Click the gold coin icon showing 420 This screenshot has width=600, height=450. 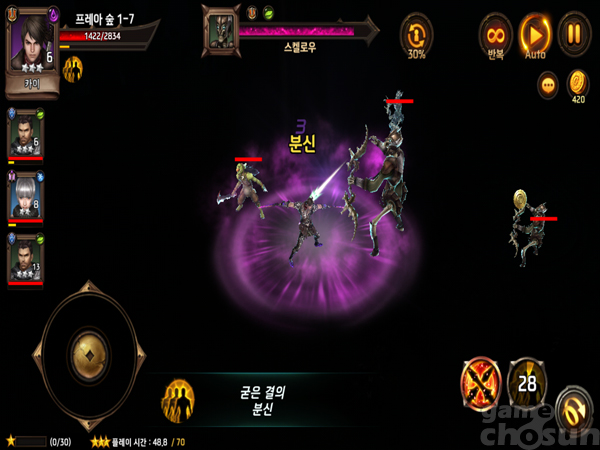click(x=577, y=82)
